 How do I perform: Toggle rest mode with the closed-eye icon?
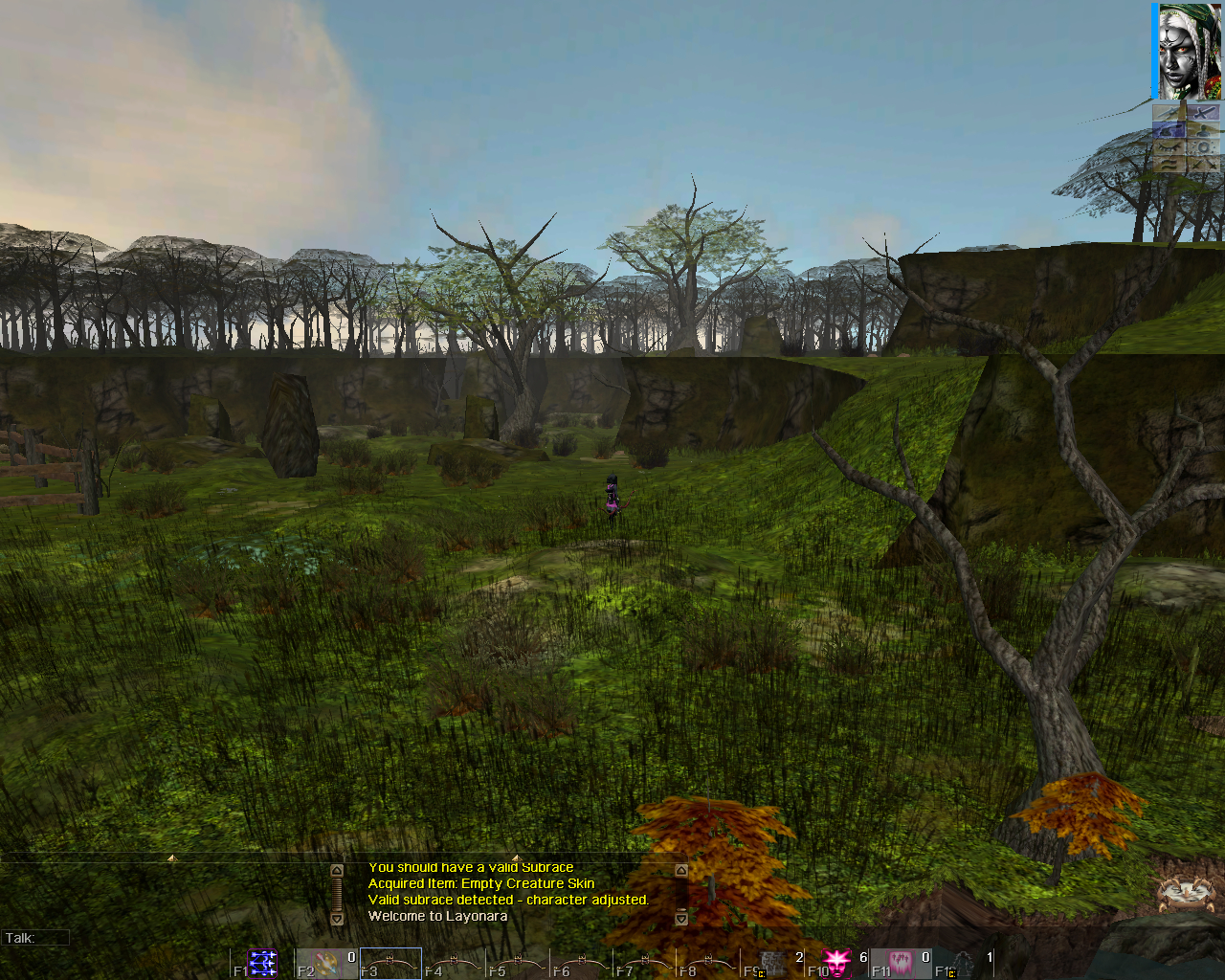1169,147
